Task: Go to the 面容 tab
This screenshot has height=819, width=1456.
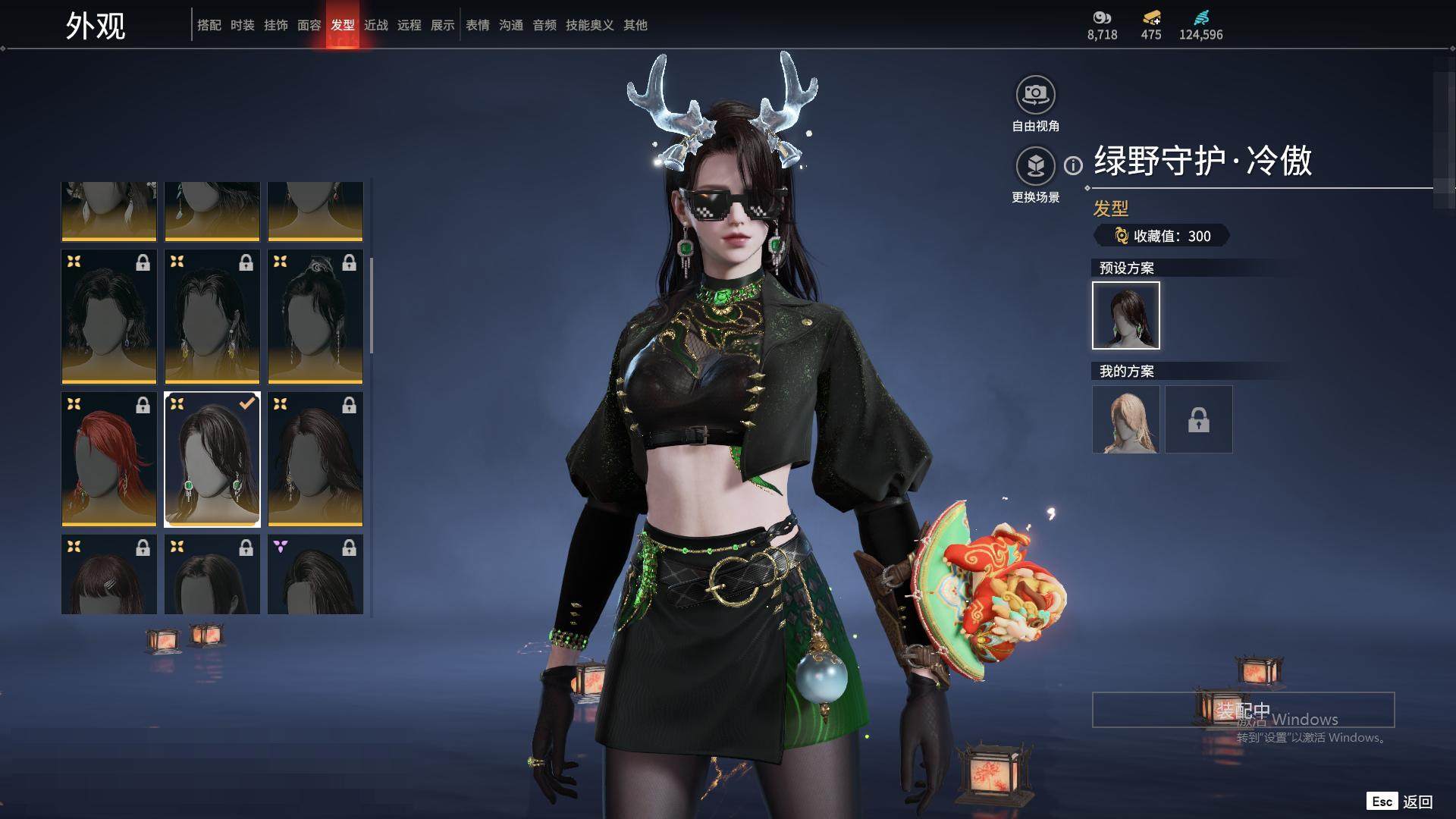Action: 309,25
